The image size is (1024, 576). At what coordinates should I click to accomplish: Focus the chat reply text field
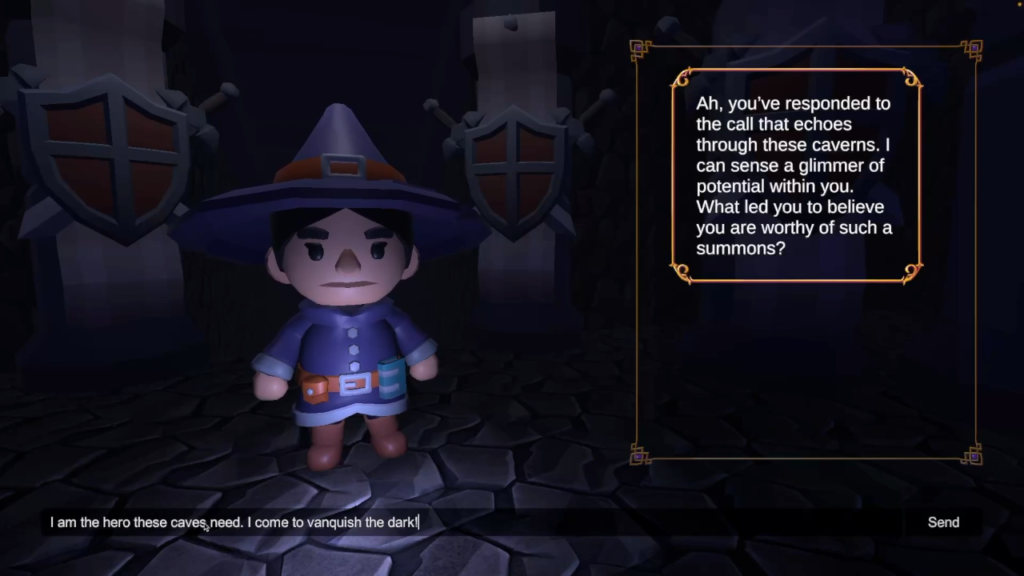point(470,522)
